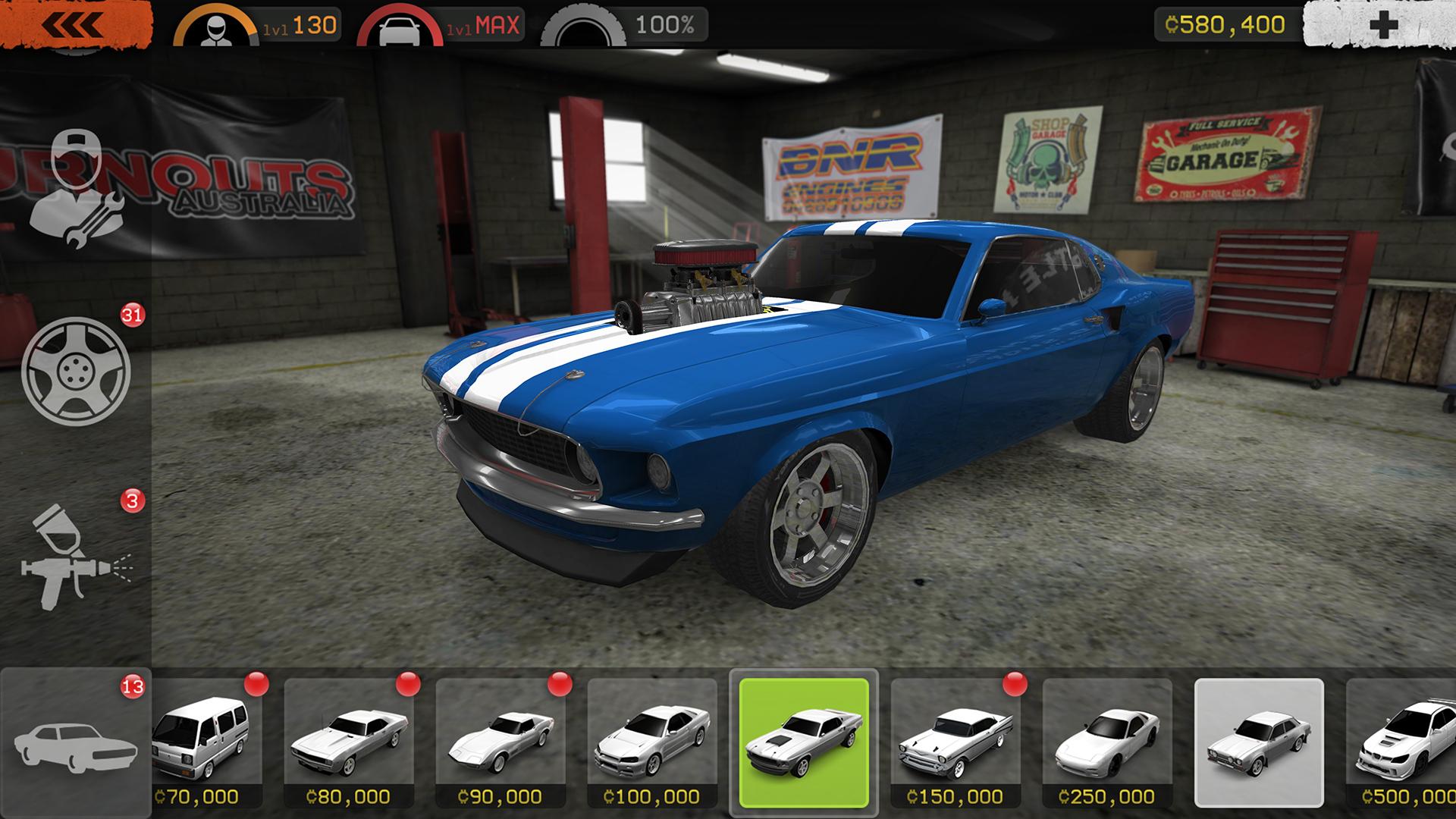
Task: Open the mechanic upgrades menu
Action: pyautogui.click(x=74, y=187)
